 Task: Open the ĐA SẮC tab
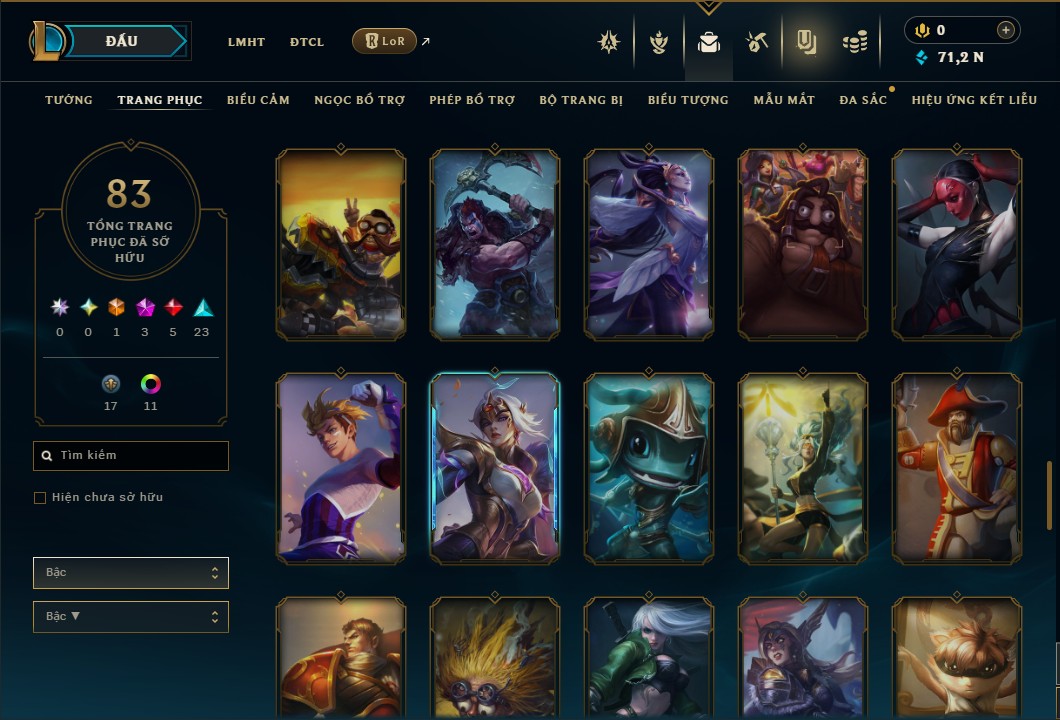(x=863, y=100)
